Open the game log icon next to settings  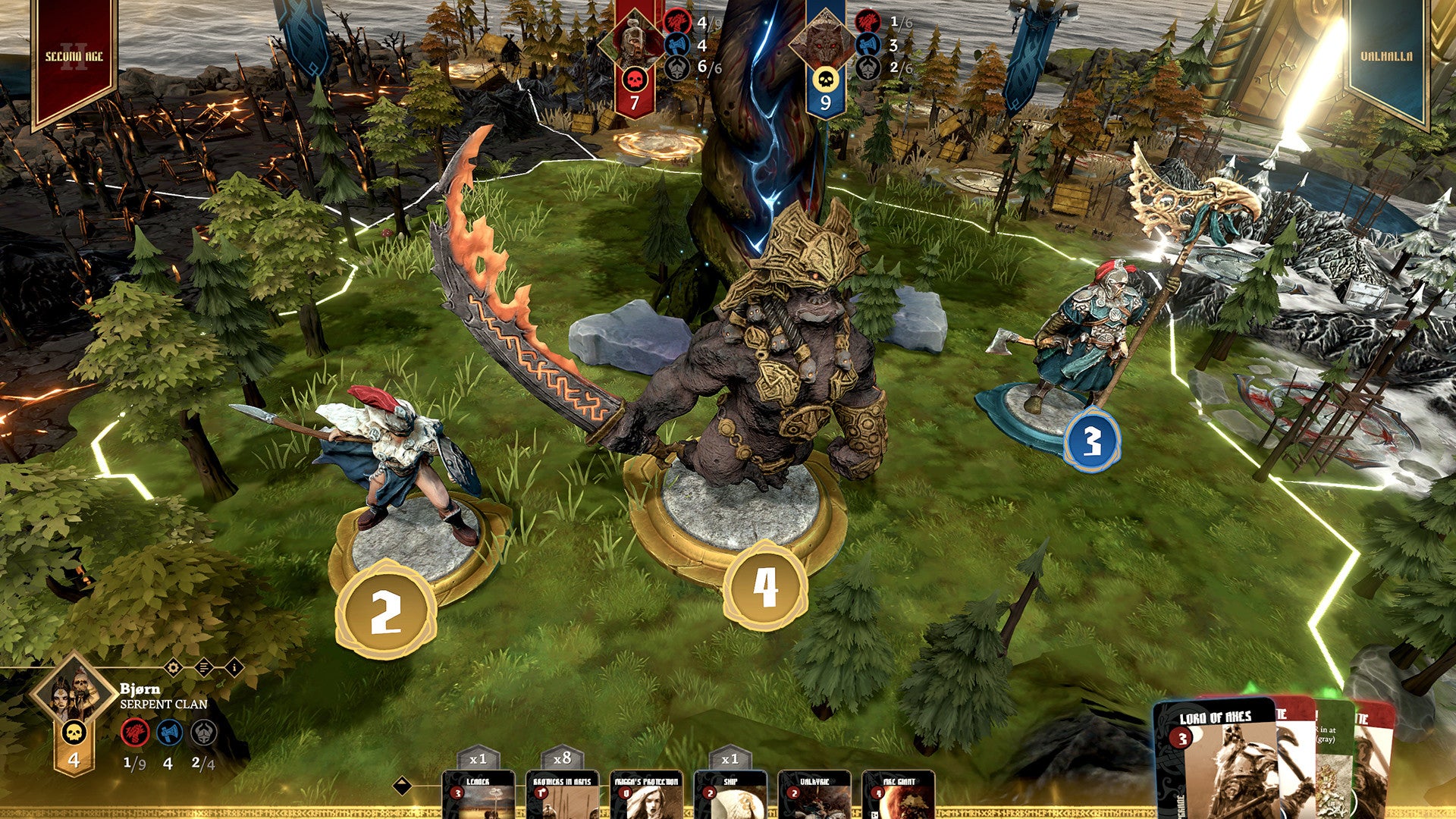click(x=204, y=667)
